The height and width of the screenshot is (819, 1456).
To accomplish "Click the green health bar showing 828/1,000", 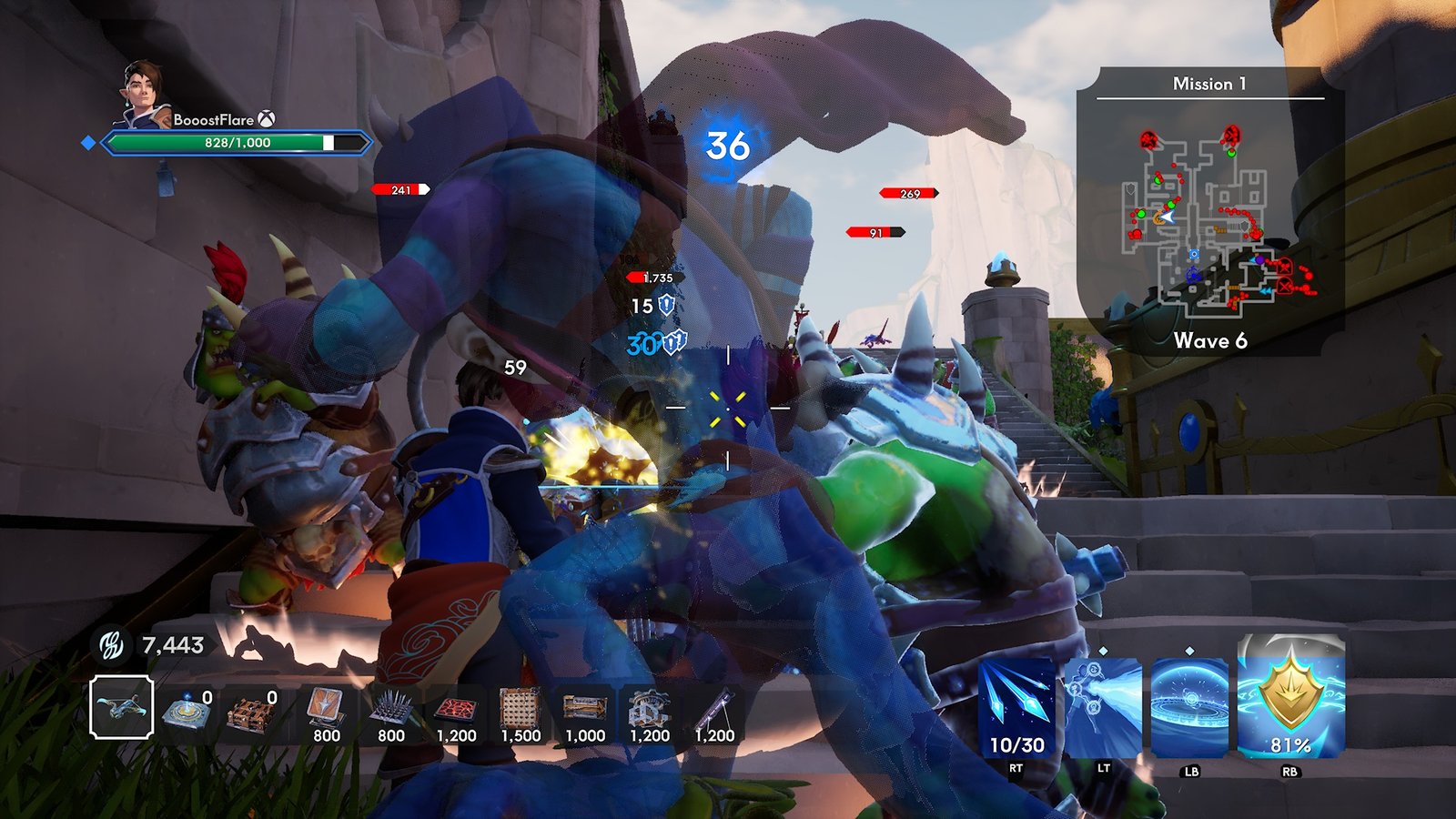I will pos(237,143).
